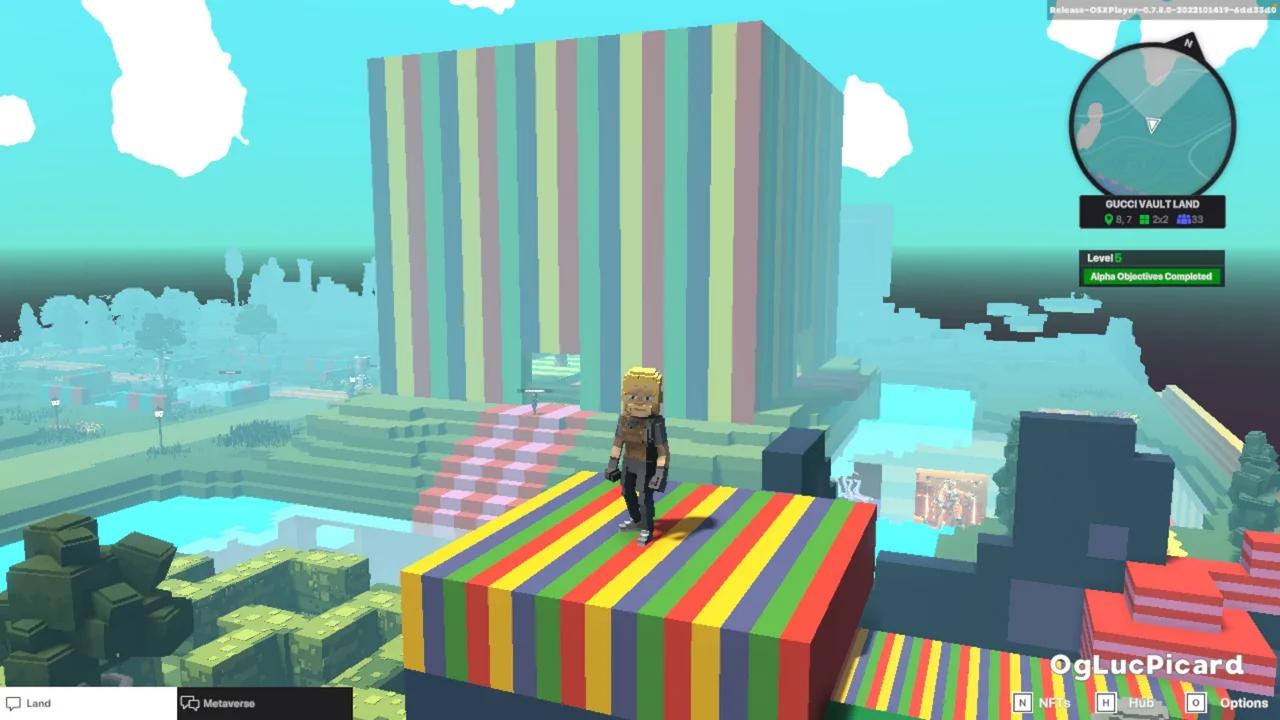Click the N keybind icon beside NFTs
Image resolution: width=1280 pixels, height=720 pixels.
[x=1022, y=704]
